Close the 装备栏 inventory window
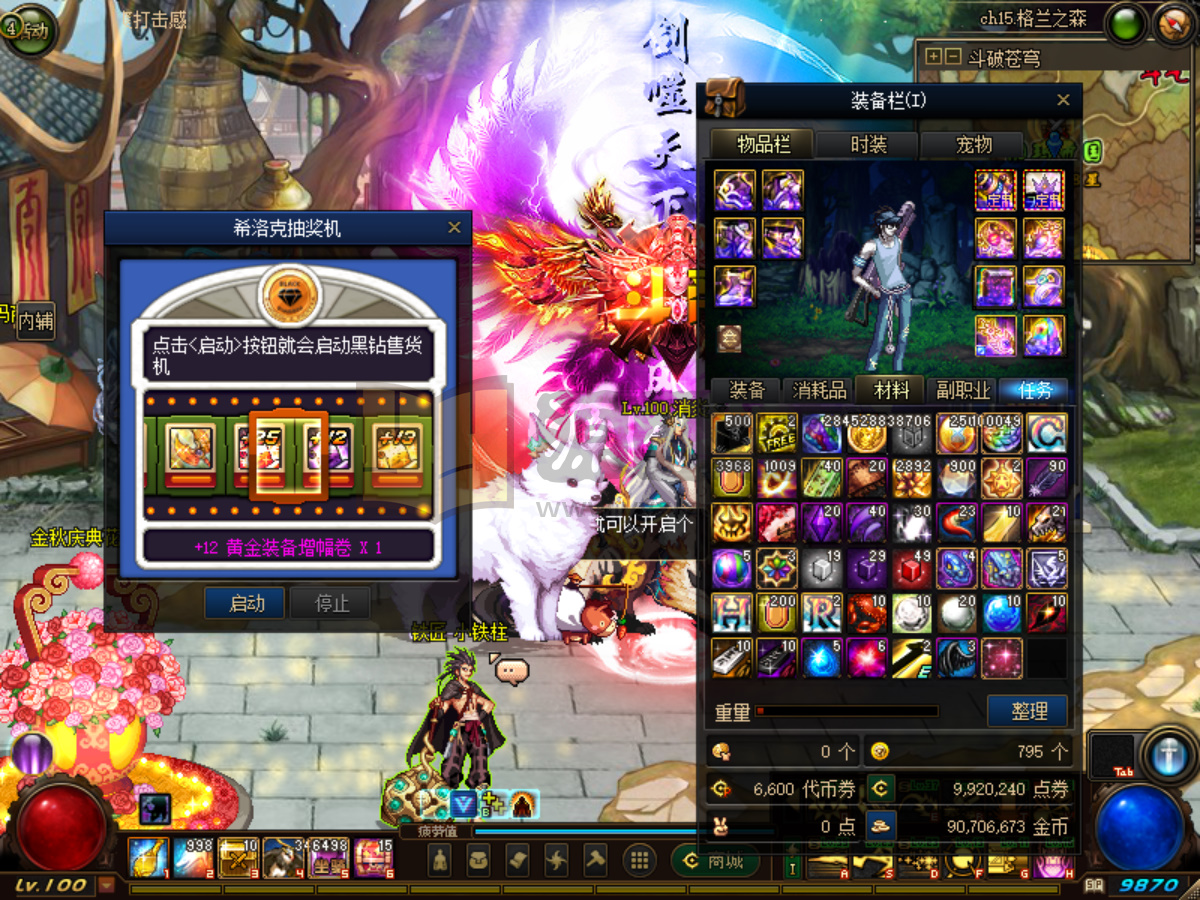The width and height of the screenshot is (1200, 900). 1063,100
